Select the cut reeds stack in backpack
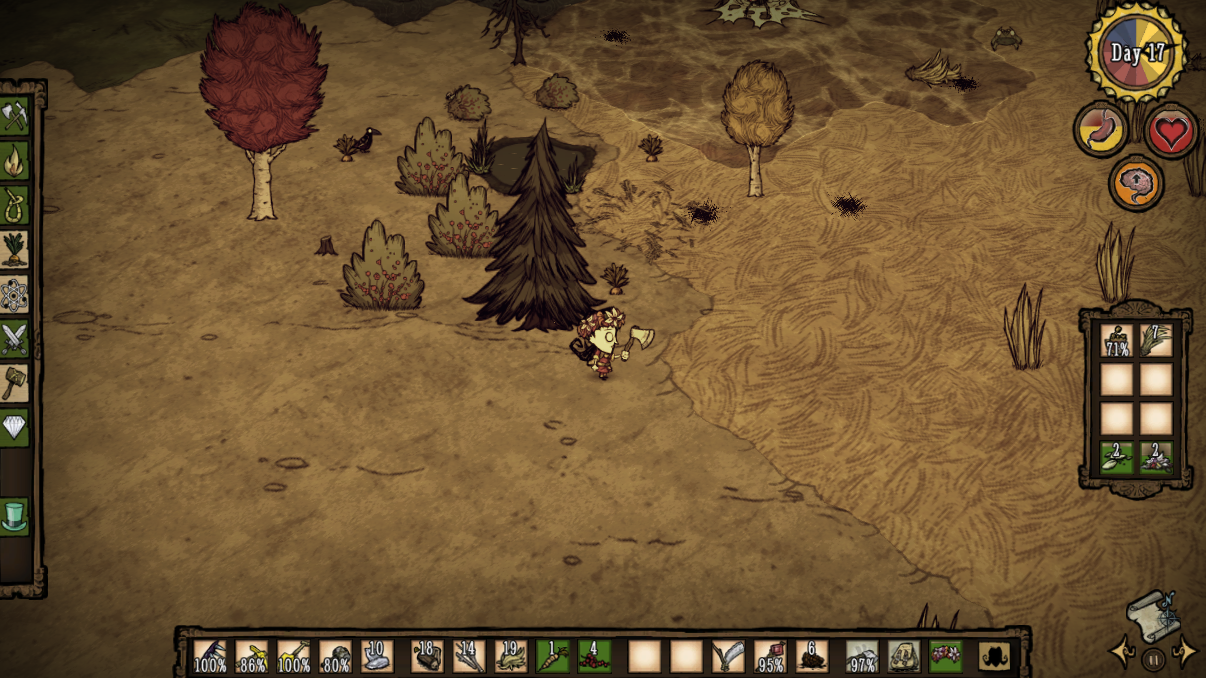 point(1155,341)
